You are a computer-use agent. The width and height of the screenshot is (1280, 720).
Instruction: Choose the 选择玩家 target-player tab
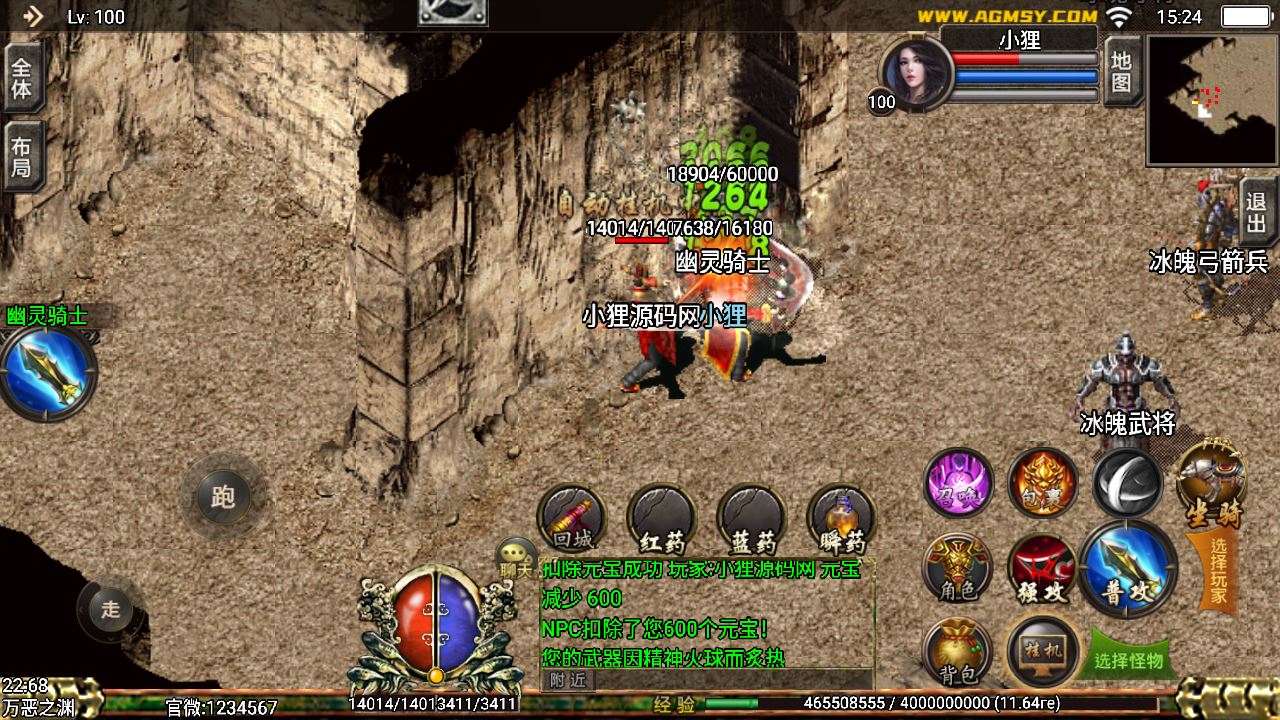1216,572
